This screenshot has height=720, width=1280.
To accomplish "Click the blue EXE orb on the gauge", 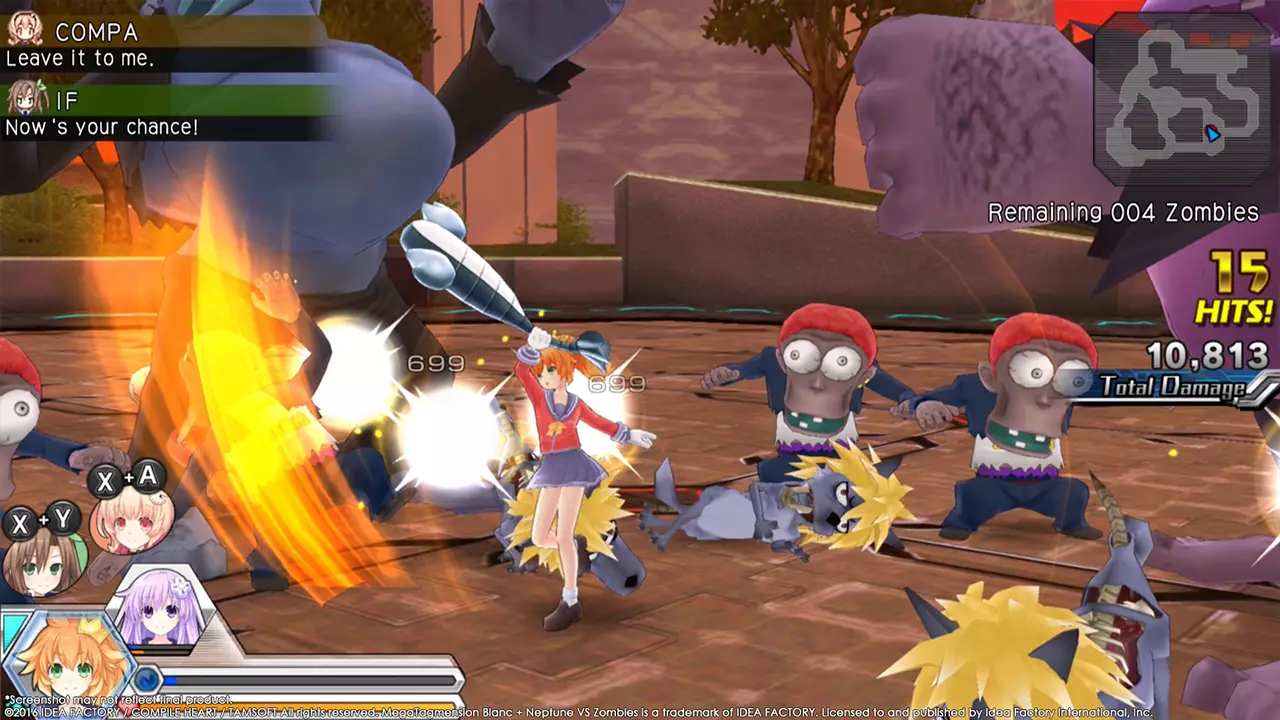I will (x=150, y=680).
